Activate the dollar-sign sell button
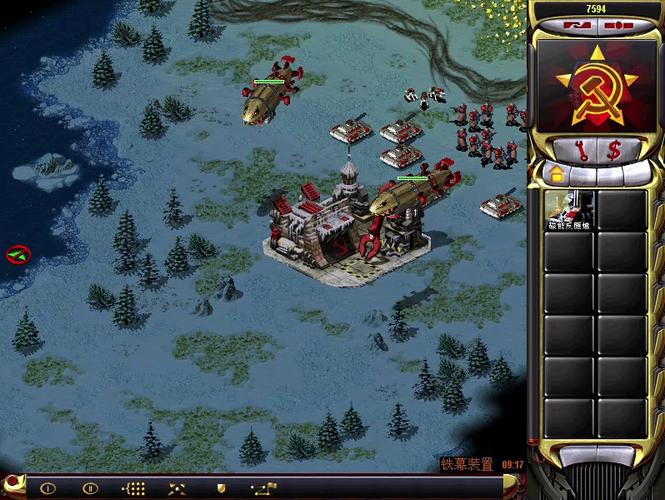Screen dimensions: 665x500 tap(613, 149)
